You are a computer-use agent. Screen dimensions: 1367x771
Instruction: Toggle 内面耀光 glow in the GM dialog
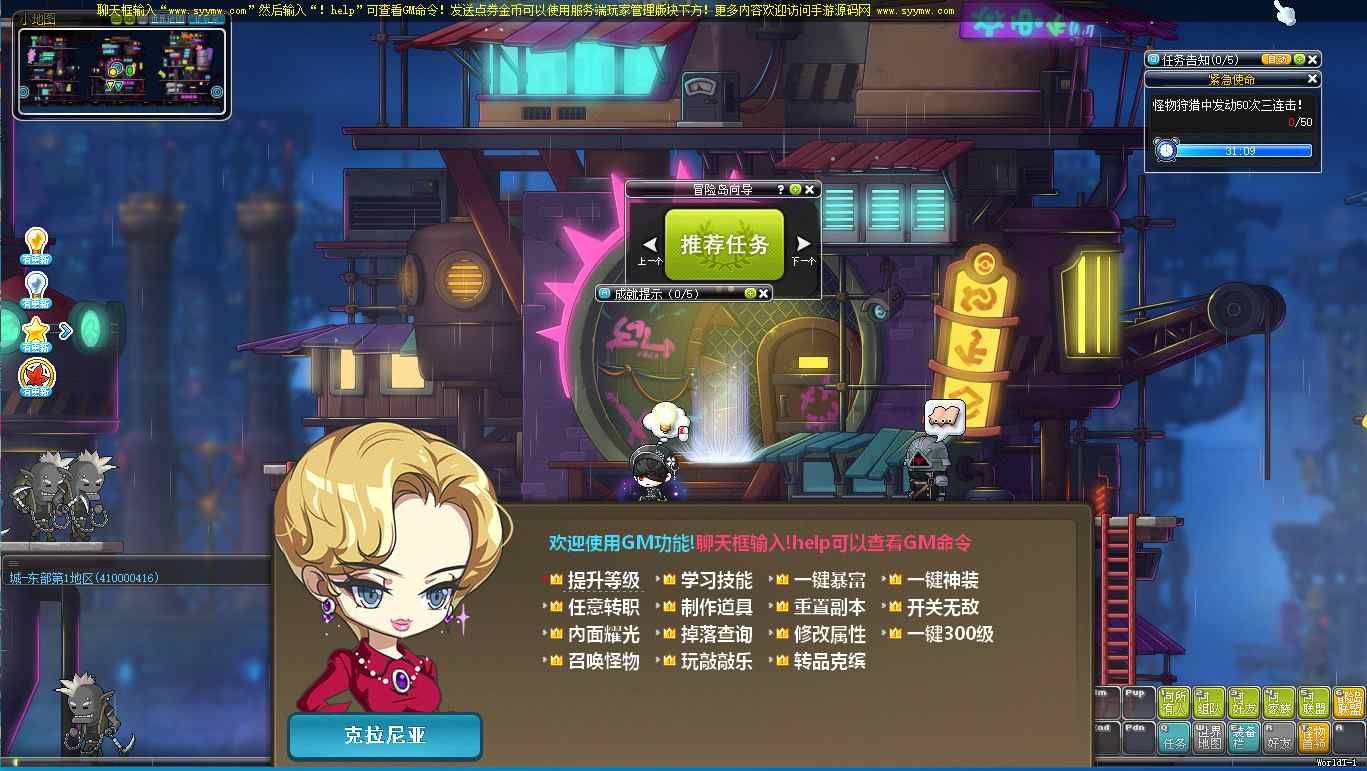click(x=605, y=633)
